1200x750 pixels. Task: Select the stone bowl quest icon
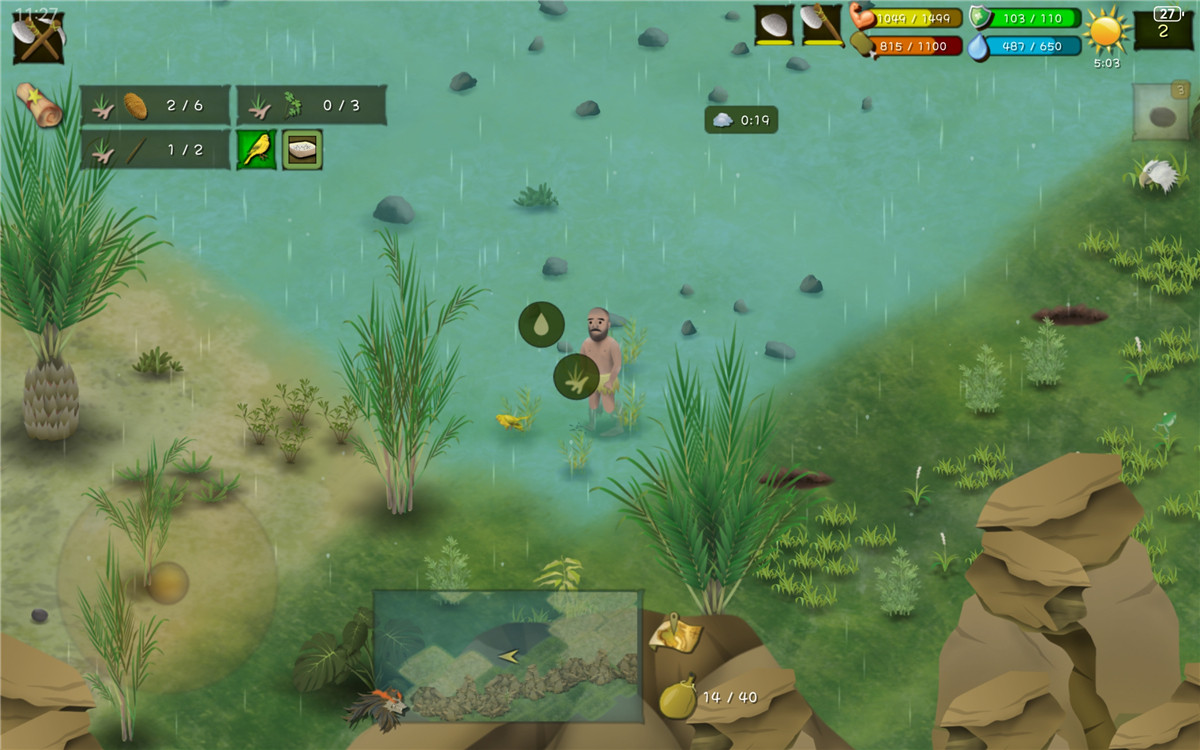click(302, 149)
